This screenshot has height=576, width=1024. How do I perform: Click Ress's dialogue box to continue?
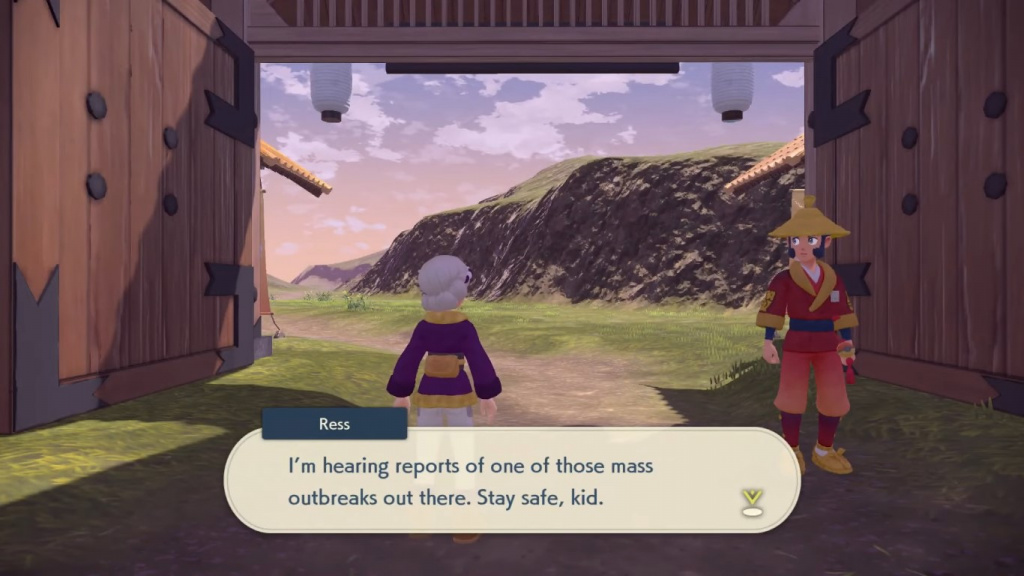coord(510,481)
